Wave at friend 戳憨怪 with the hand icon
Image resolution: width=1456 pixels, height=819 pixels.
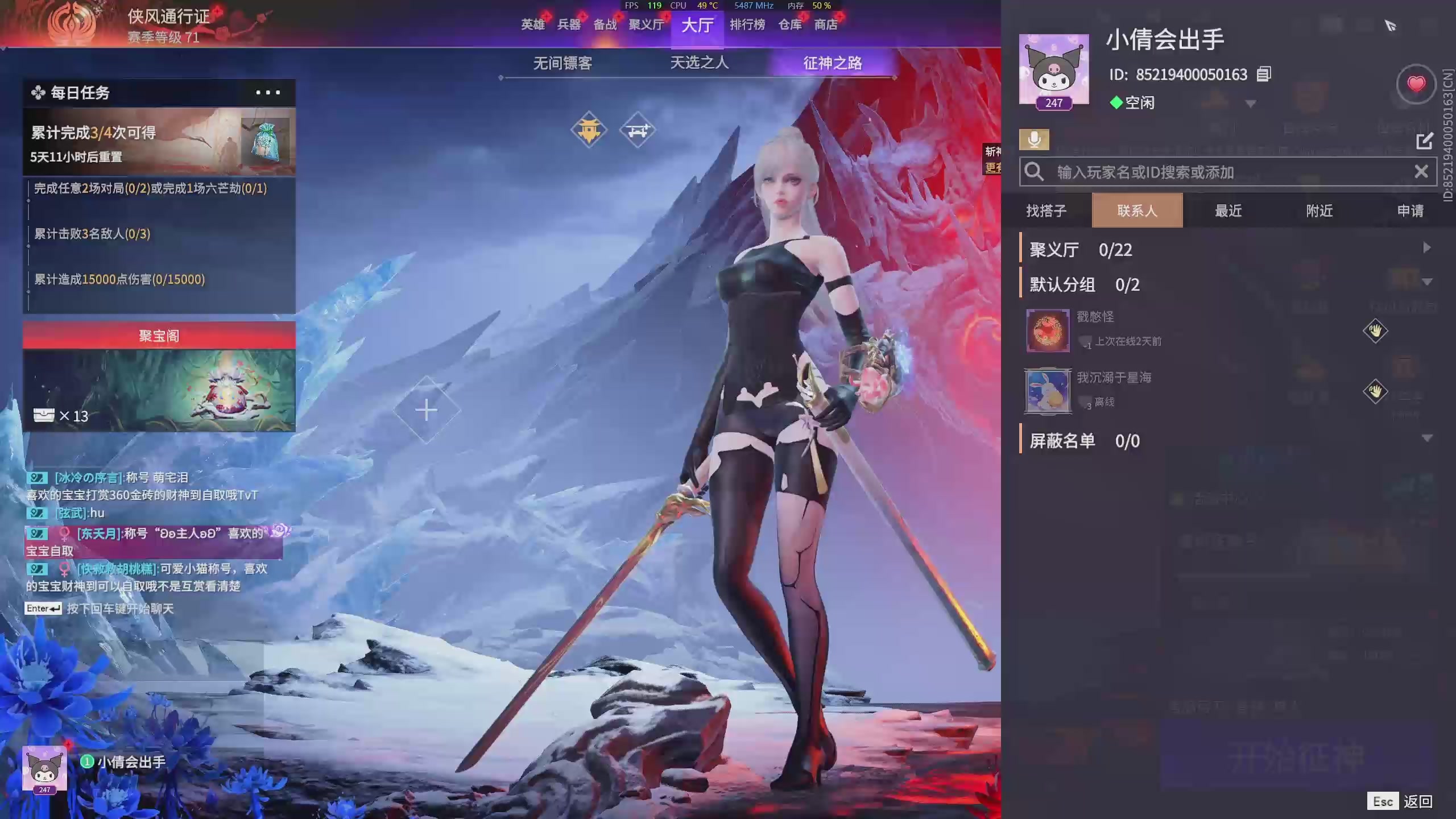tap(1376, 331)
